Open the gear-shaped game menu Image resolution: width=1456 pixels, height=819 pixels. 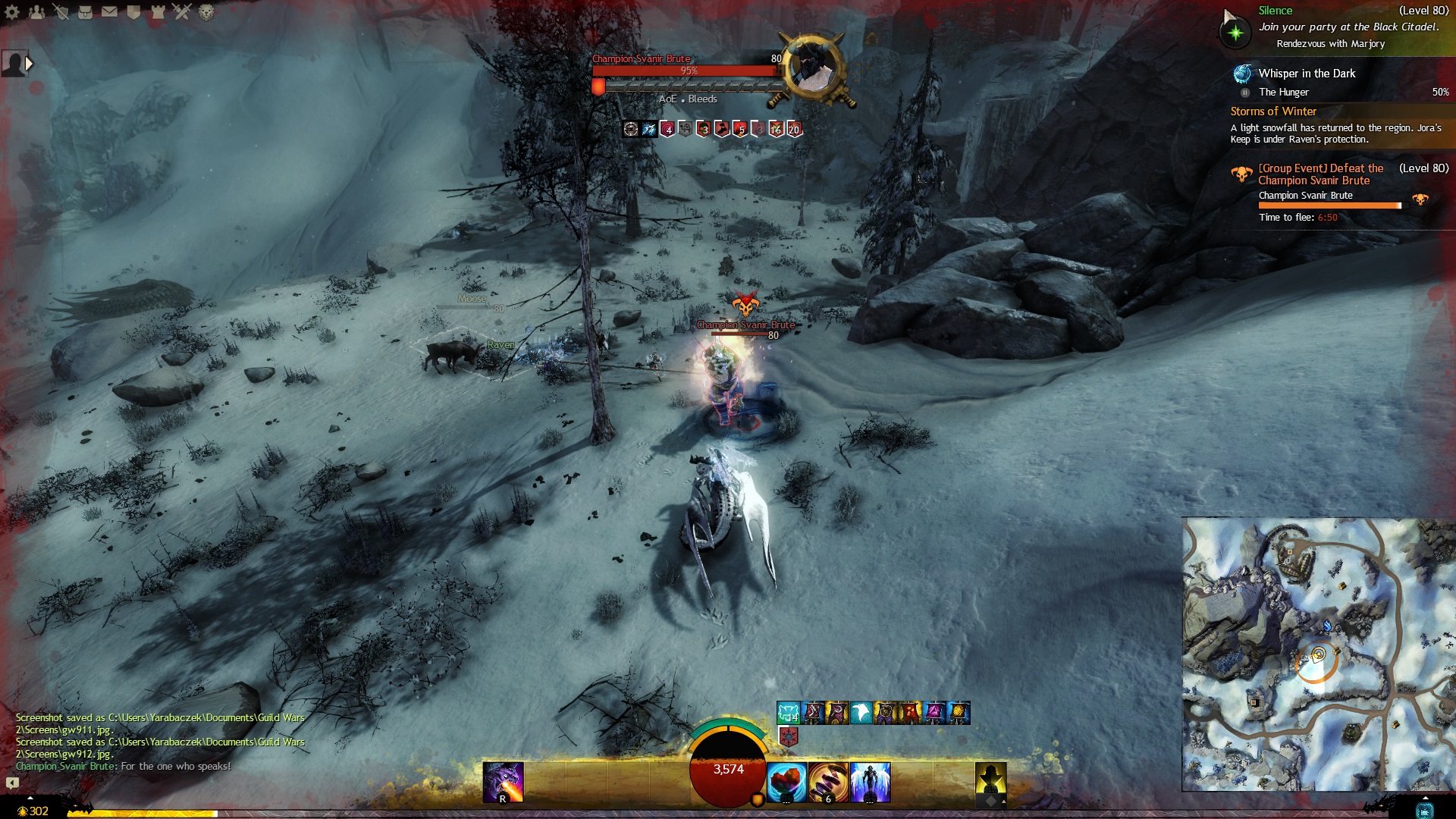point(12,12)
